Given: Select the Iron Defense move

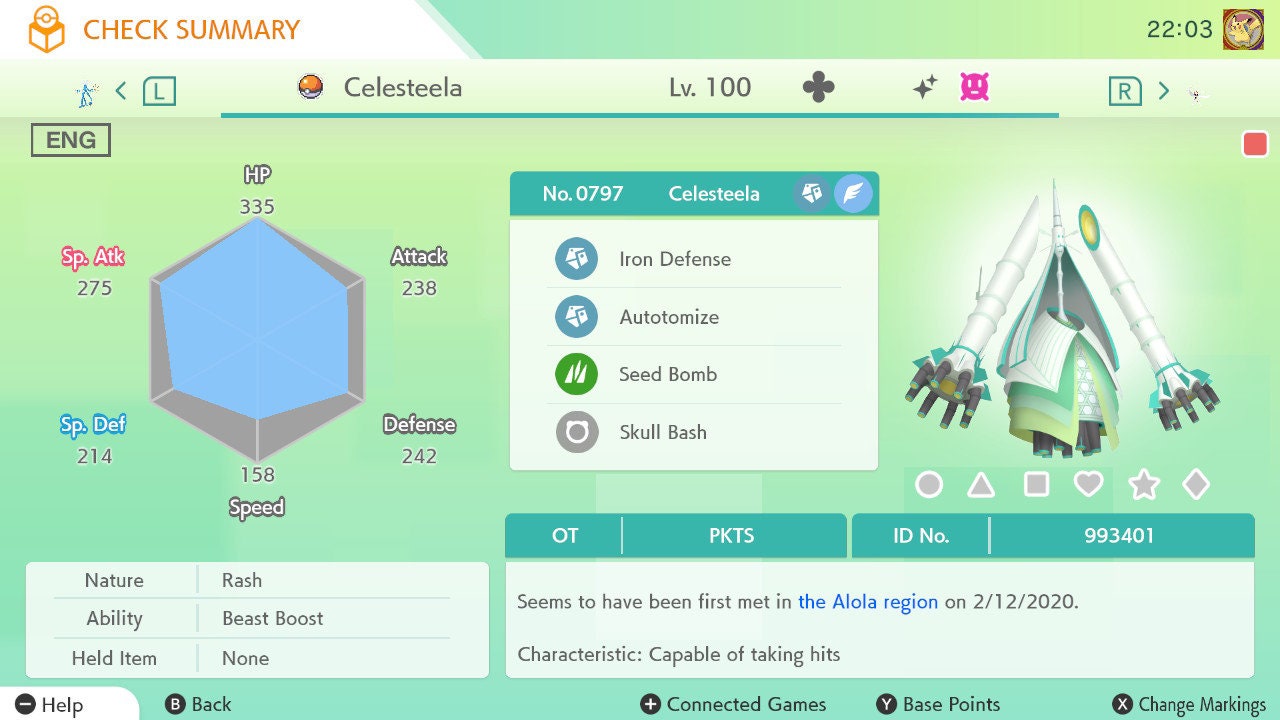Looking at the screenshot, I should (674, 259).
